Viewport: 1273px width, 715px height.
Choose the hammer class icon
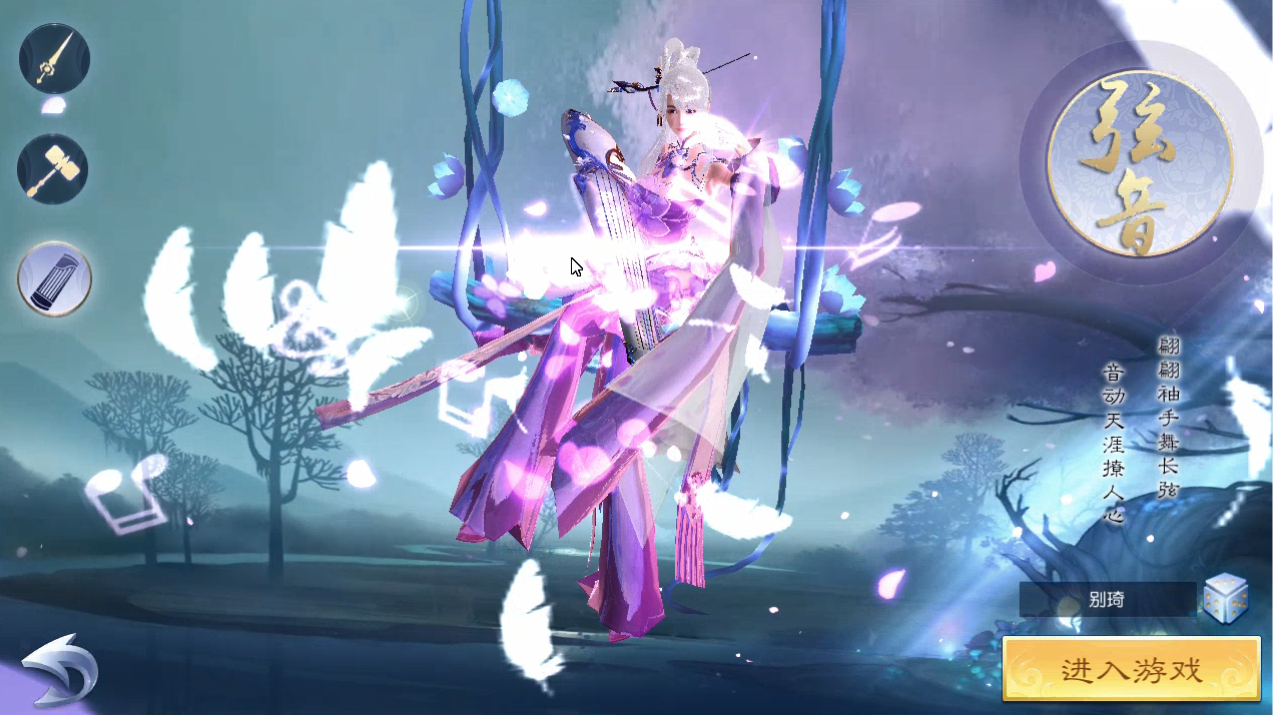[53, 169]
